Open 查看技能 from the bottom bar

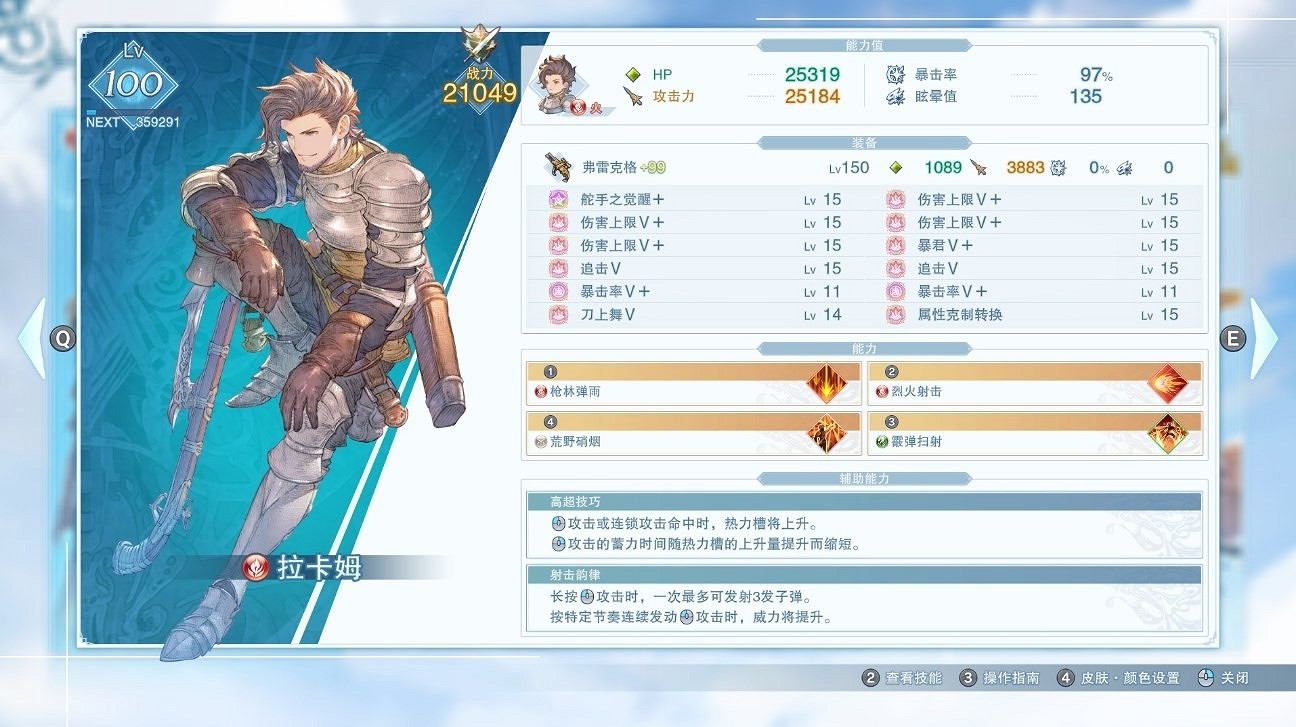click(x=915, y=677)
